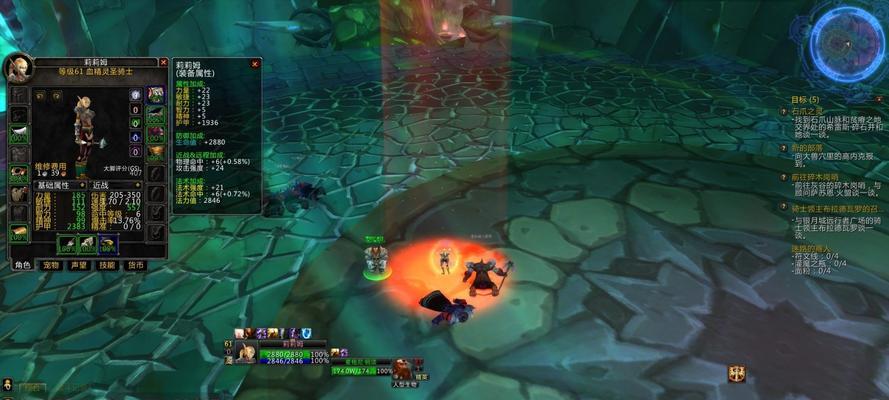This screenshot has width=889, height=400.
Task: Collapse the 目标 objectives tracker
Action: pyautogui.click(x=879, y=100)
